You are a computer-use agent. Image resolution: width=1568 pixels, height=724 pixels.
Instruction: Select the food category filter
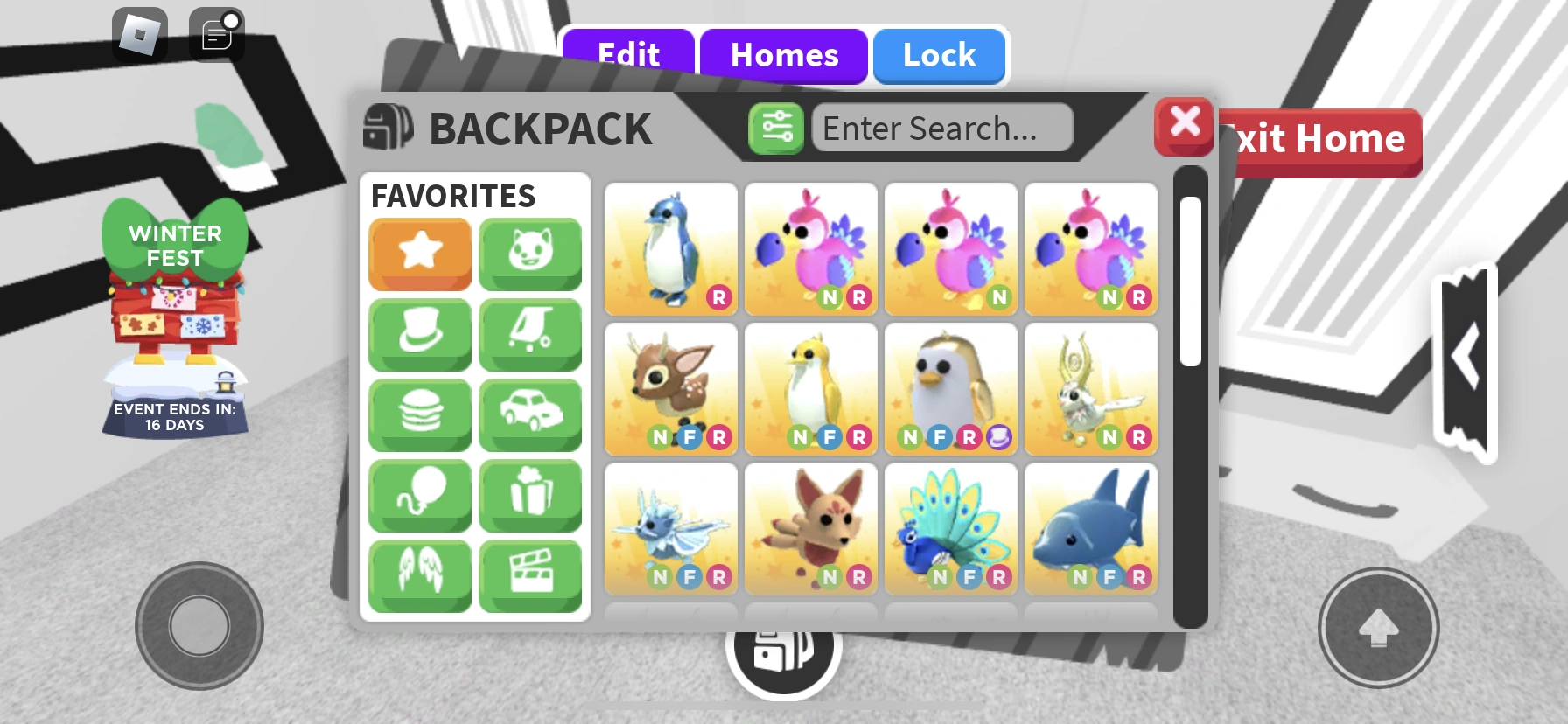(x=419, y=414)
